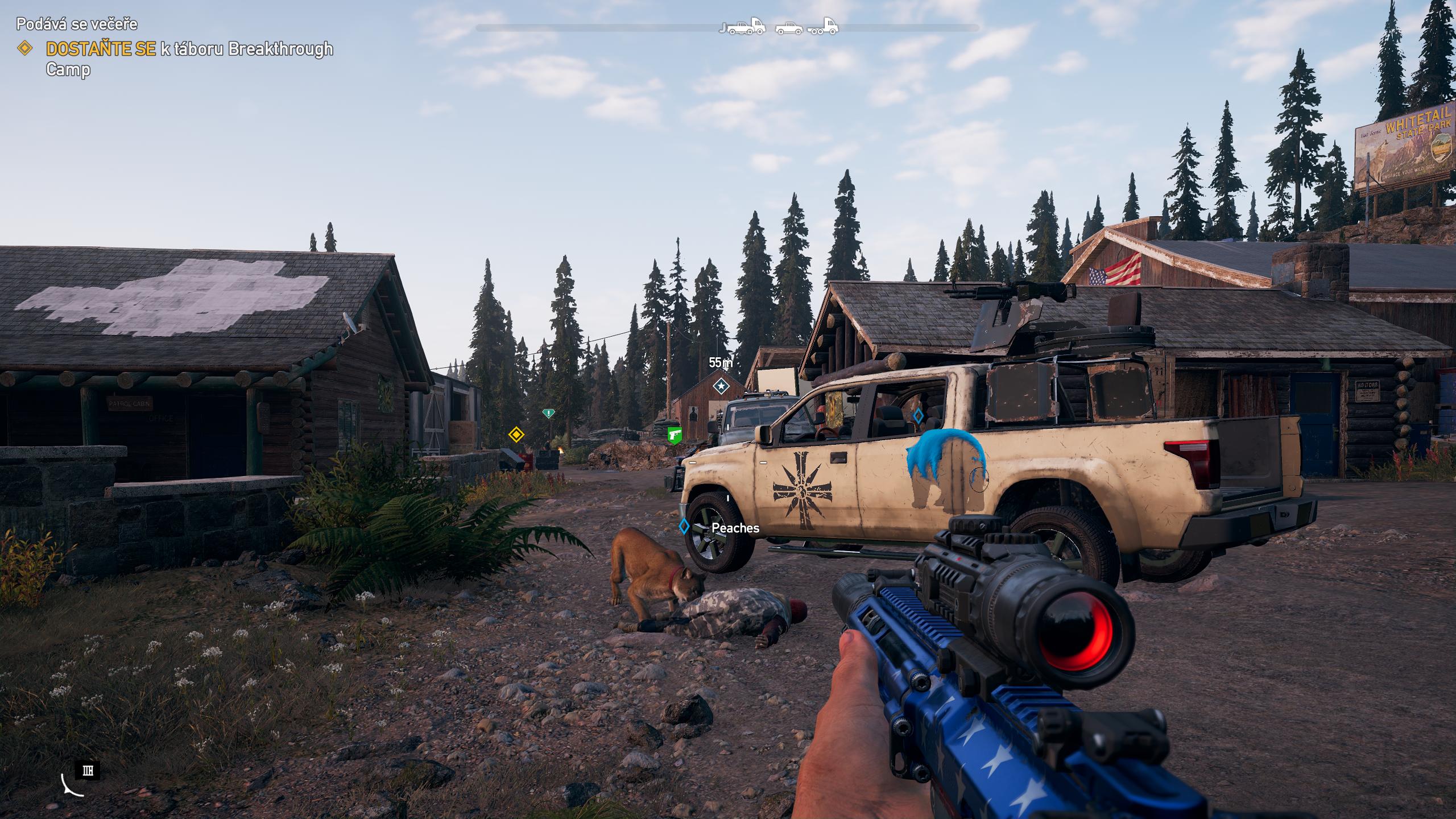Click the blue diamond beside Peaches' name

point(684,527)
